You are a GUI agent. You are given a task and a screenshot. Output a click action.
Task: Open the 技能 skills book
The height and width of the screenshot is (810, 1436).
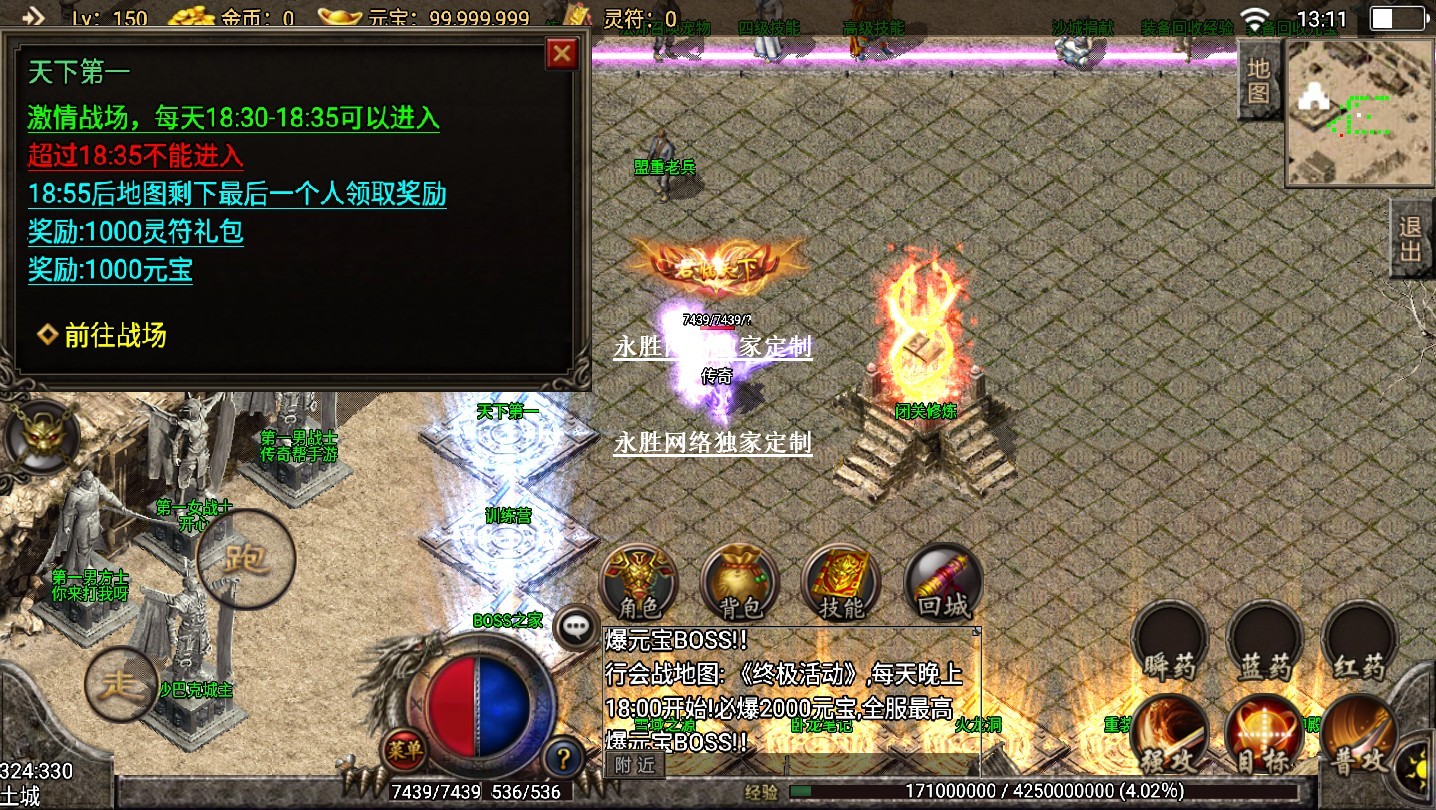pyautogui.click(x=841, y=581)
